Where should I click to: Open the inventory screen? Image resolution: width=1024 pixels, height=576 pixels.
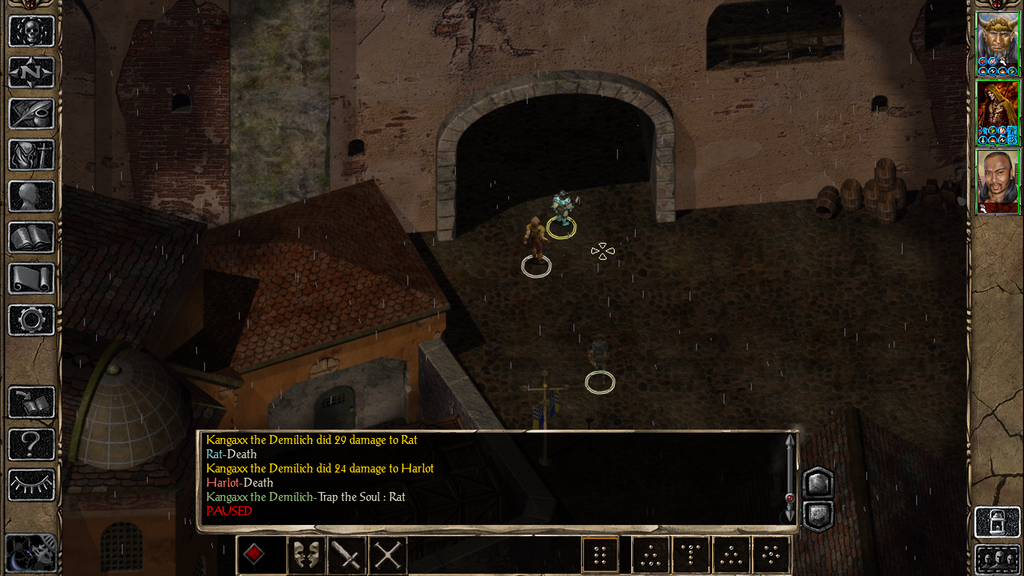(x=31, y=155)
